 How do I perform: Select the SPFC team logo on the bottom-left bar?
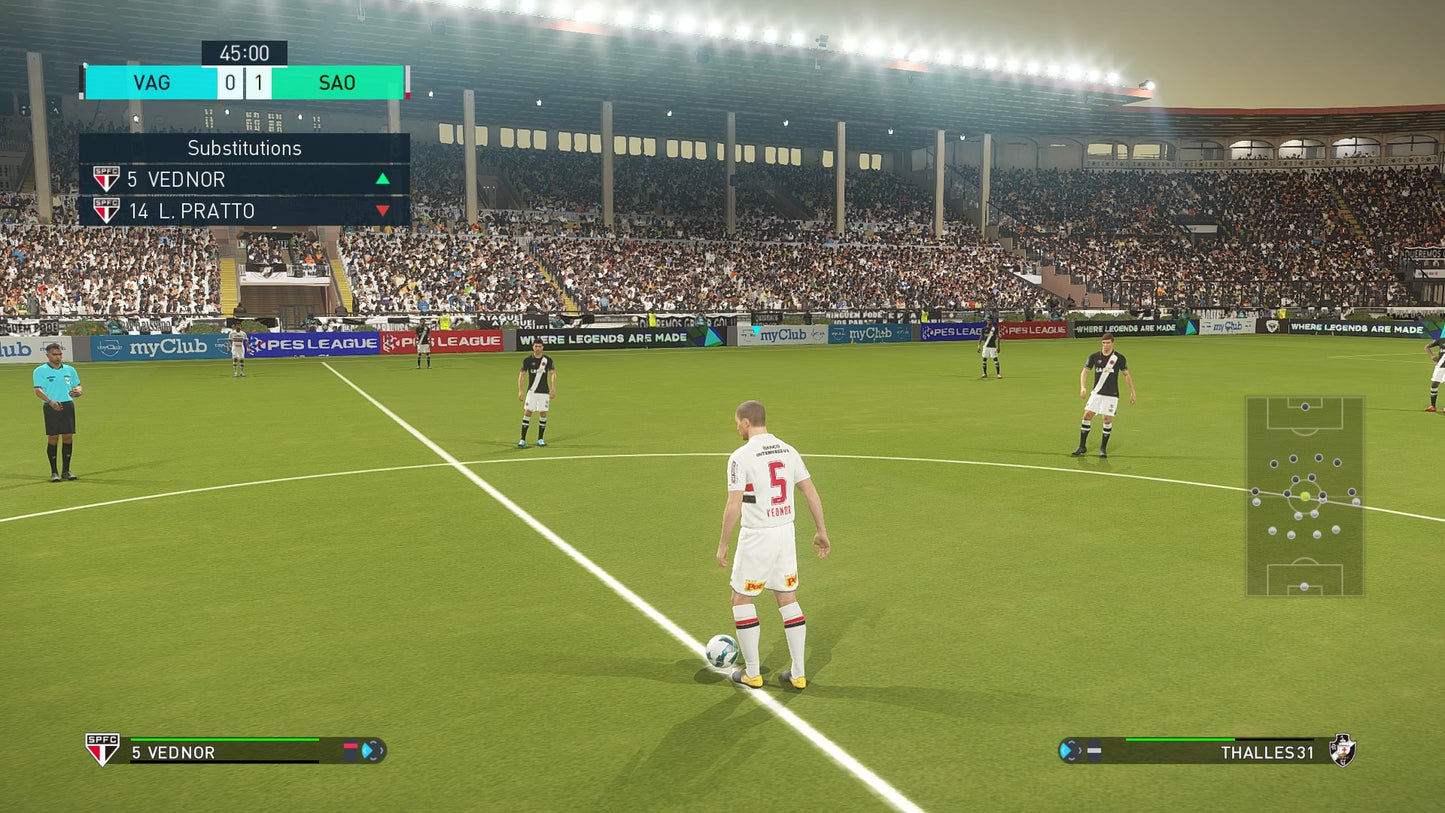103,747
